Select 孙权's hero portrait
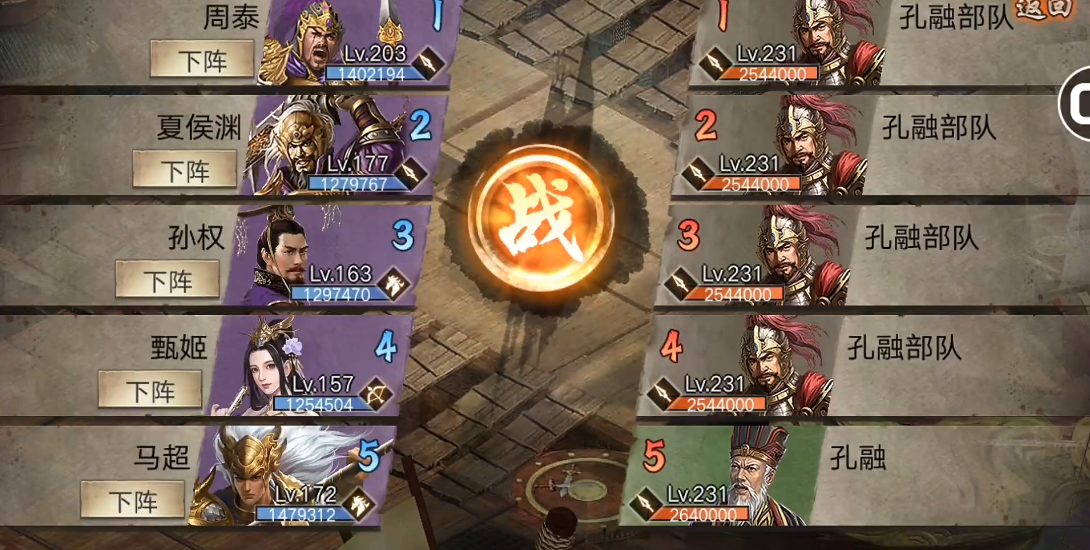Image resolution: width=1090 pixels, height=550 pixels. coord(275,255)
